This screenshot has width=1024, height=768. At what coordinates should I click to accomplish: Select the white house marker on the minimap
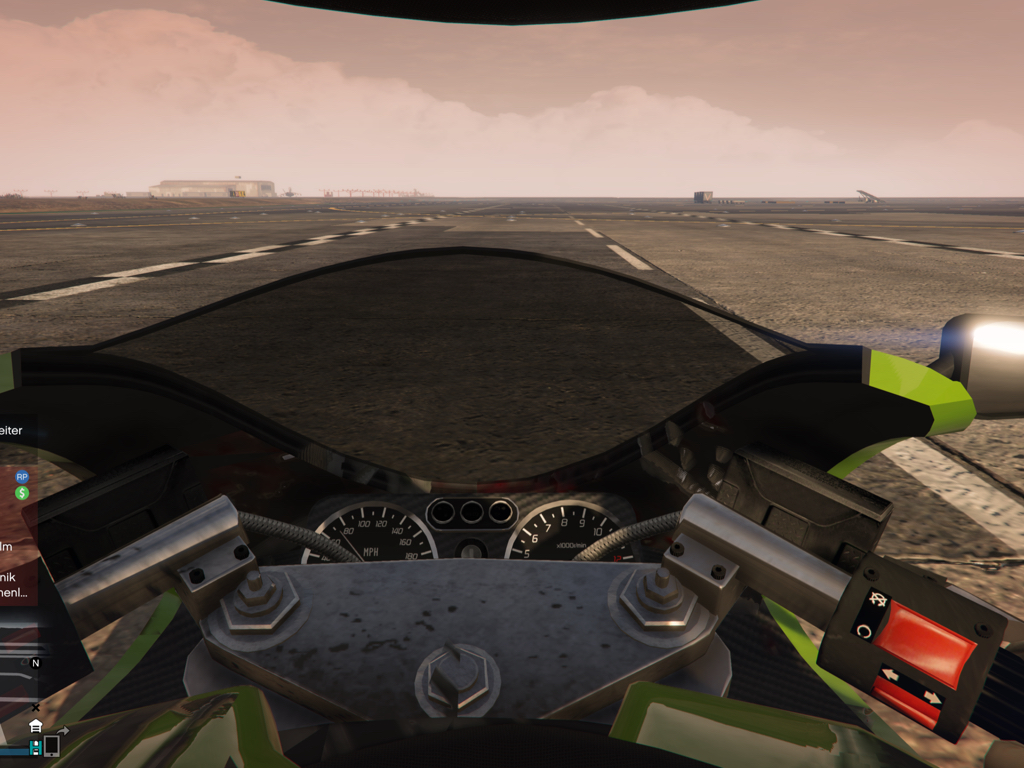click(x=35, y=726)
